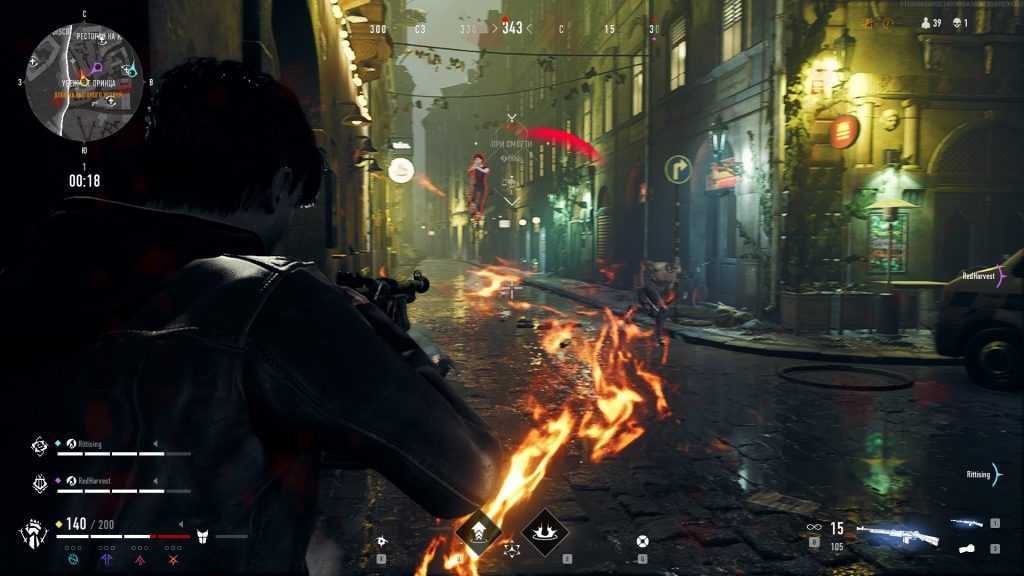1024x576 pixels.
Task: Select teammate RedHarvest's status row
Action: (108, 485)
